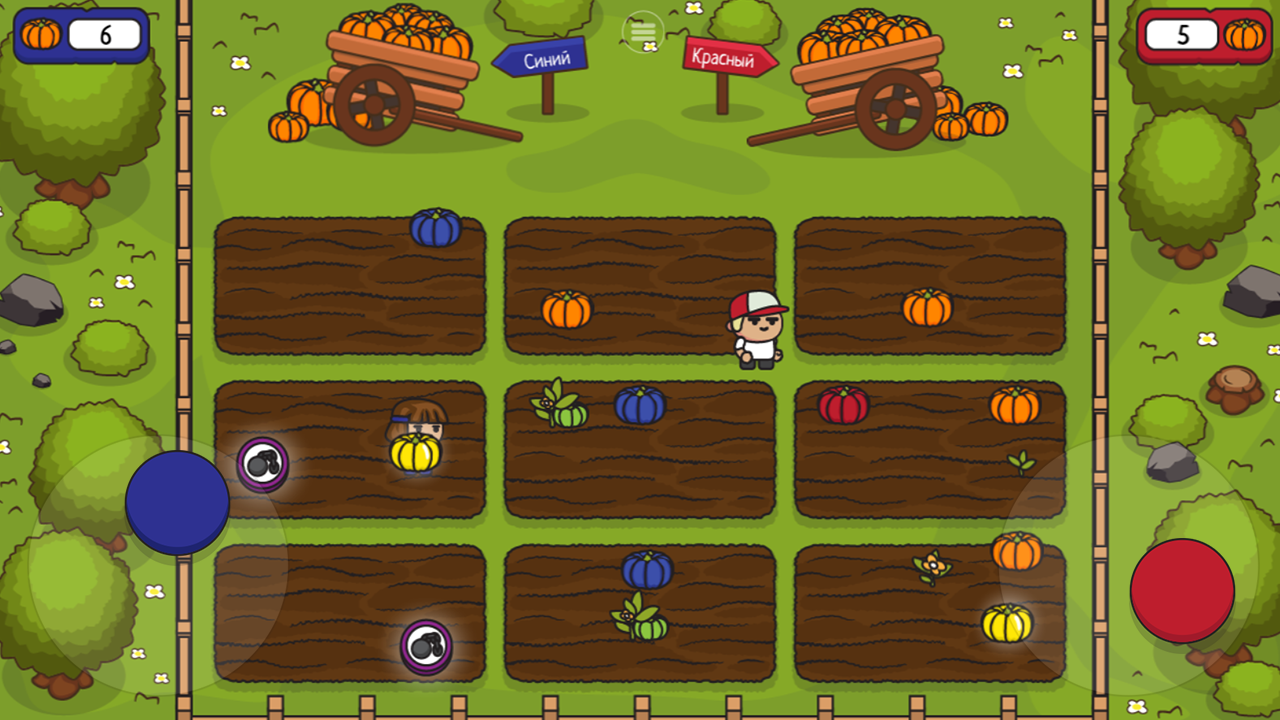
Task: Select the blue pumpkin in the top-left plot
Action: pyautogui.click(x=435, y=229)
